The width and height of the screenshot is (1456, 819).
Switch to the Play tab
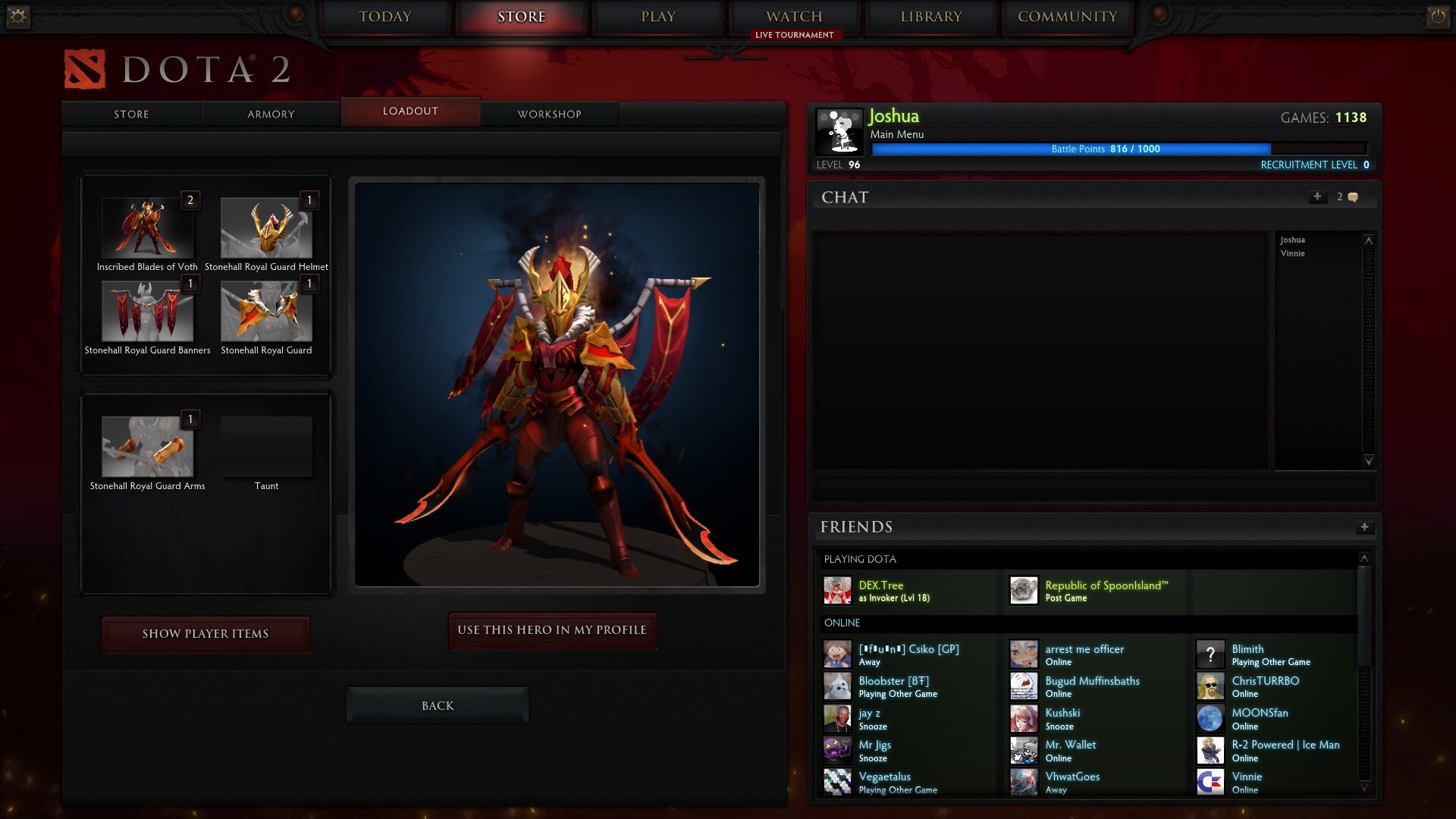click(x=657, y=17)
